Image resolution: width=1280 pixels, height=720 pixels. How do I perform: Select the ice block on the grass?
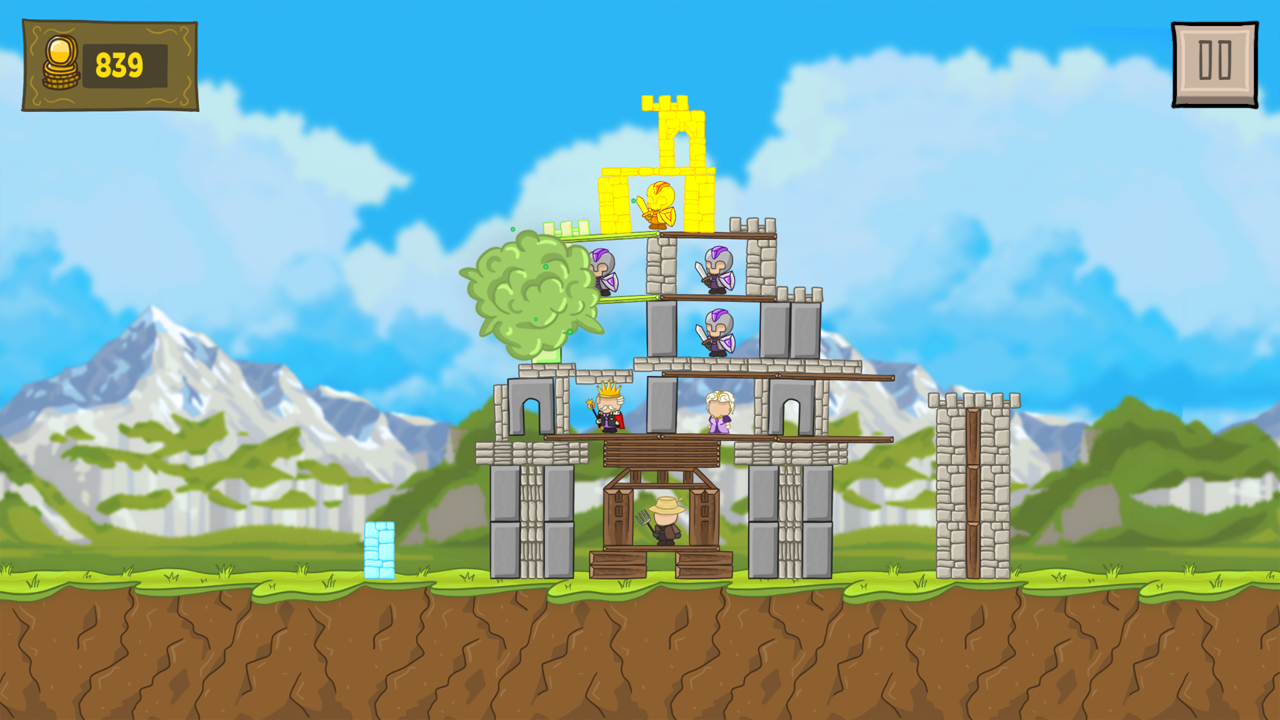[x=381, y=548]
